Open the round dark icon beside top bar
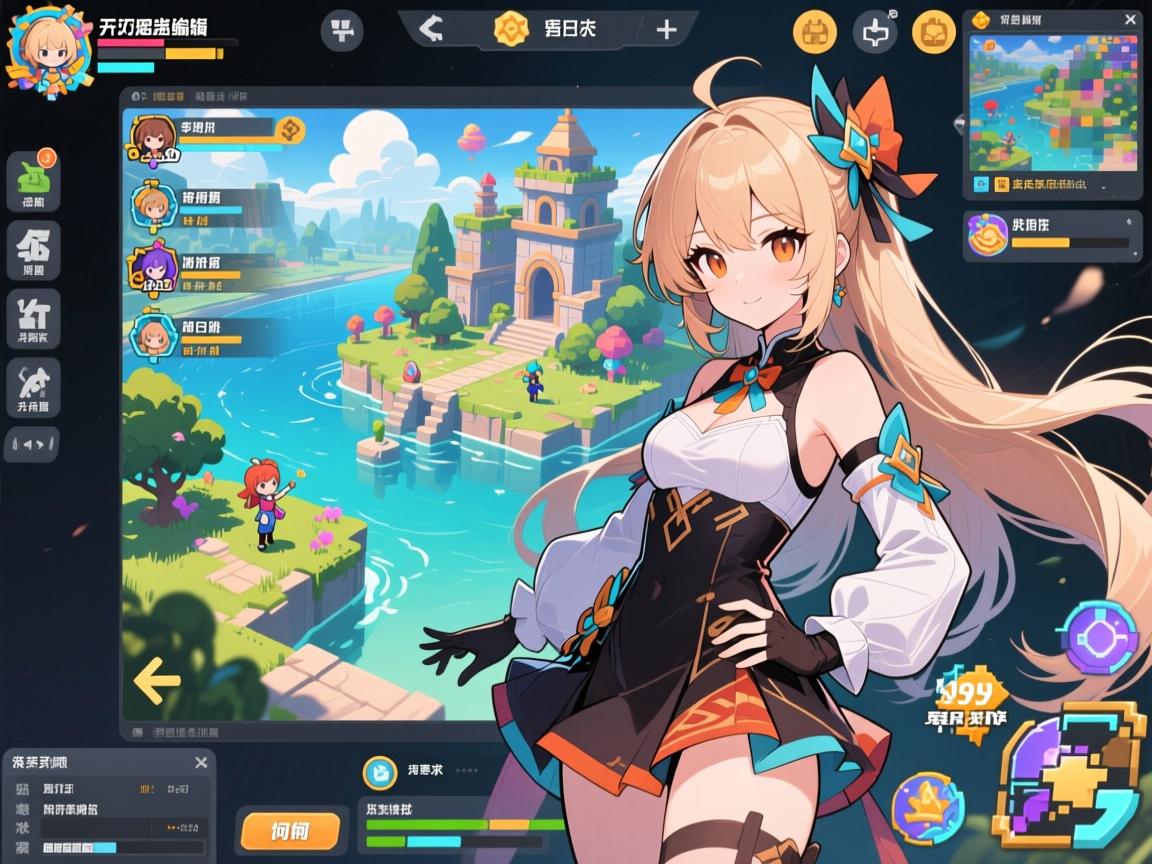The height and width of the screenshot is (864, 1152). coord(341,30)
